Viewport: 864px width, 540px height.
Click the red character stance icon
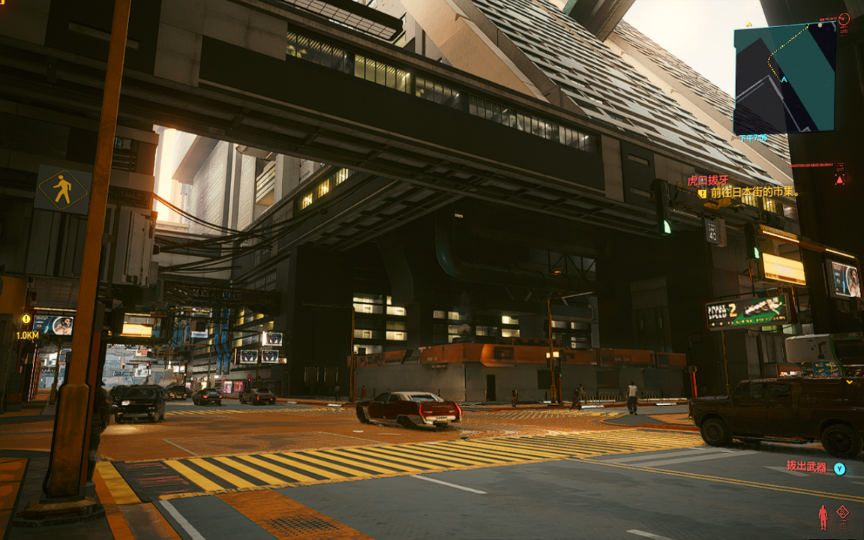(823, 516)
